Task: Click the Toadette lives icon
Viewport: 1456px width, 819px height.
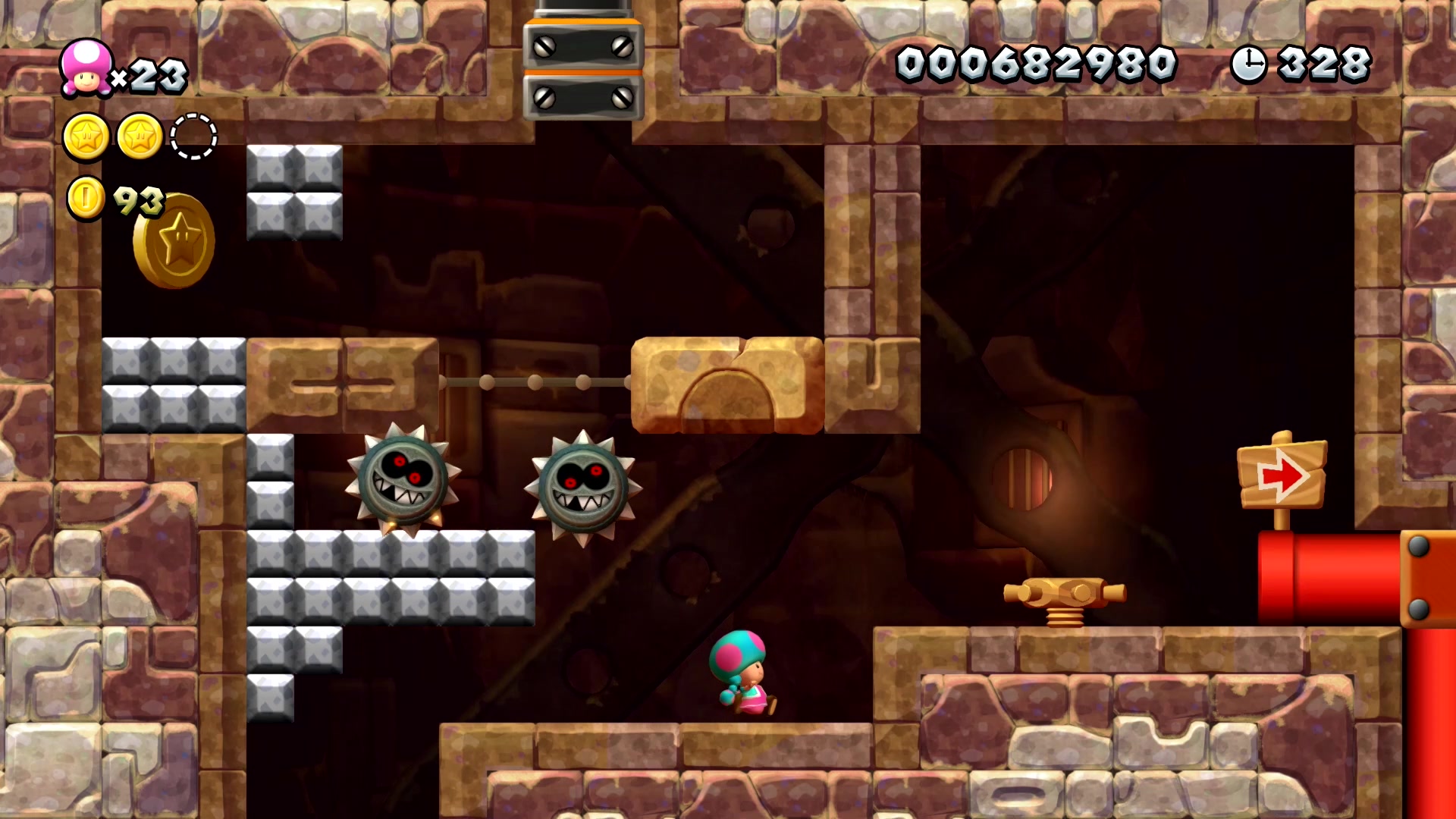Action: click(86, 68)
